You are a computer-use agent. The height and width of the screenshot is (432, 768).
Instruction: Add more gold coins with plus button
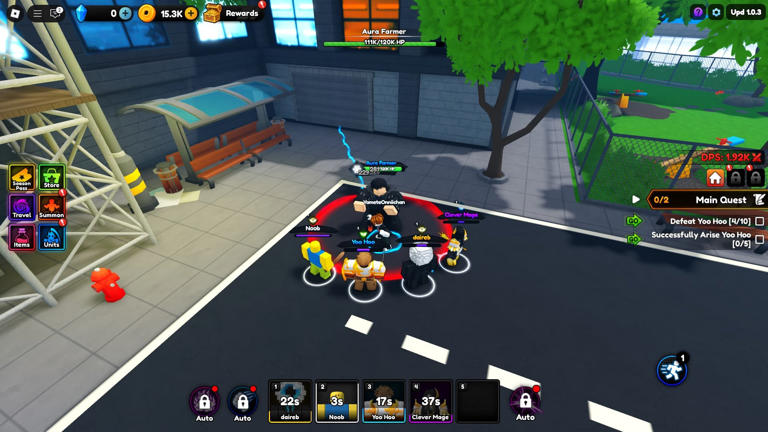pyautogui.click(x=191, y=13)
